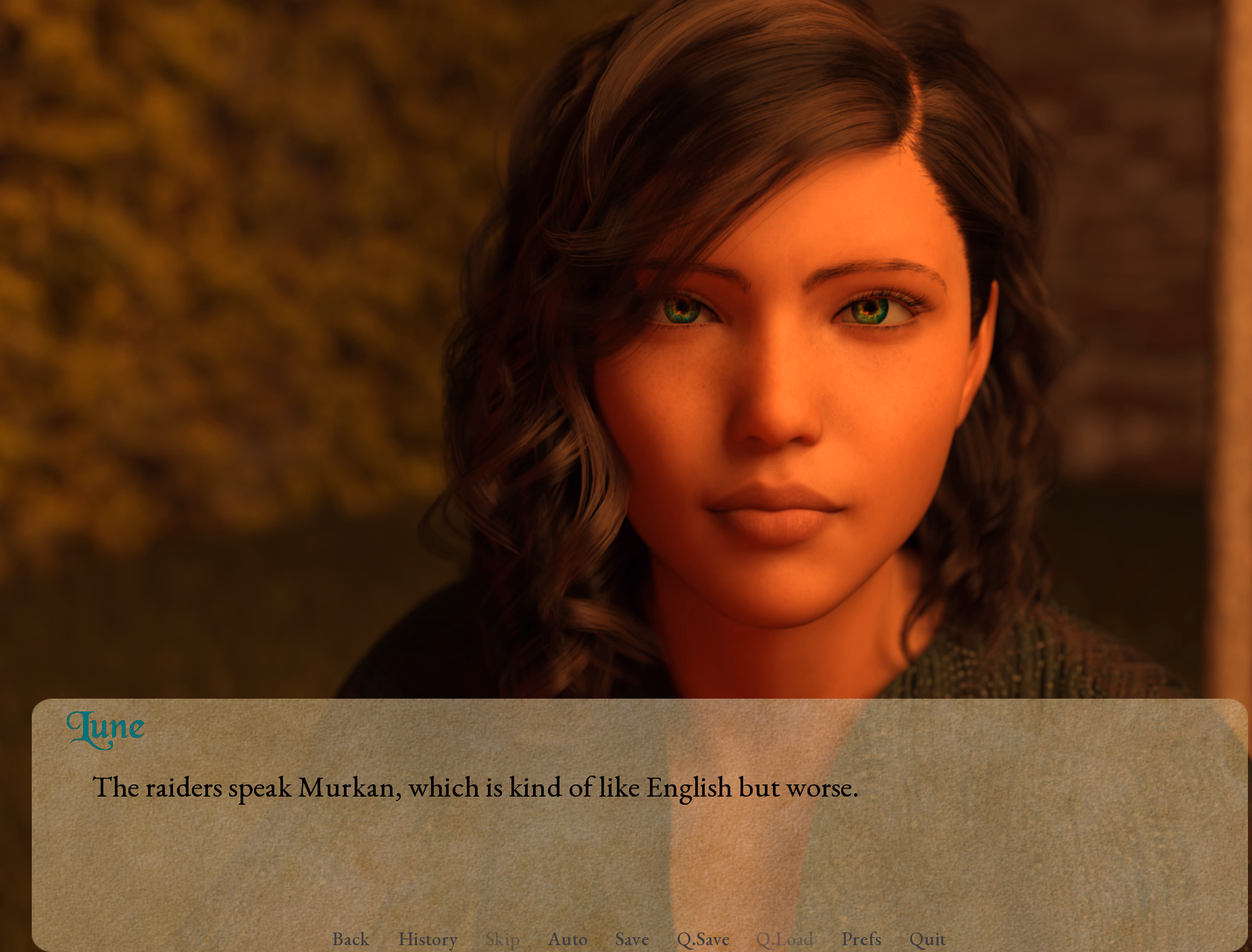Click Q.Load to quick load
Image resolution: width=1252 pixels, height=952 pixels.
tap(784, 939)
